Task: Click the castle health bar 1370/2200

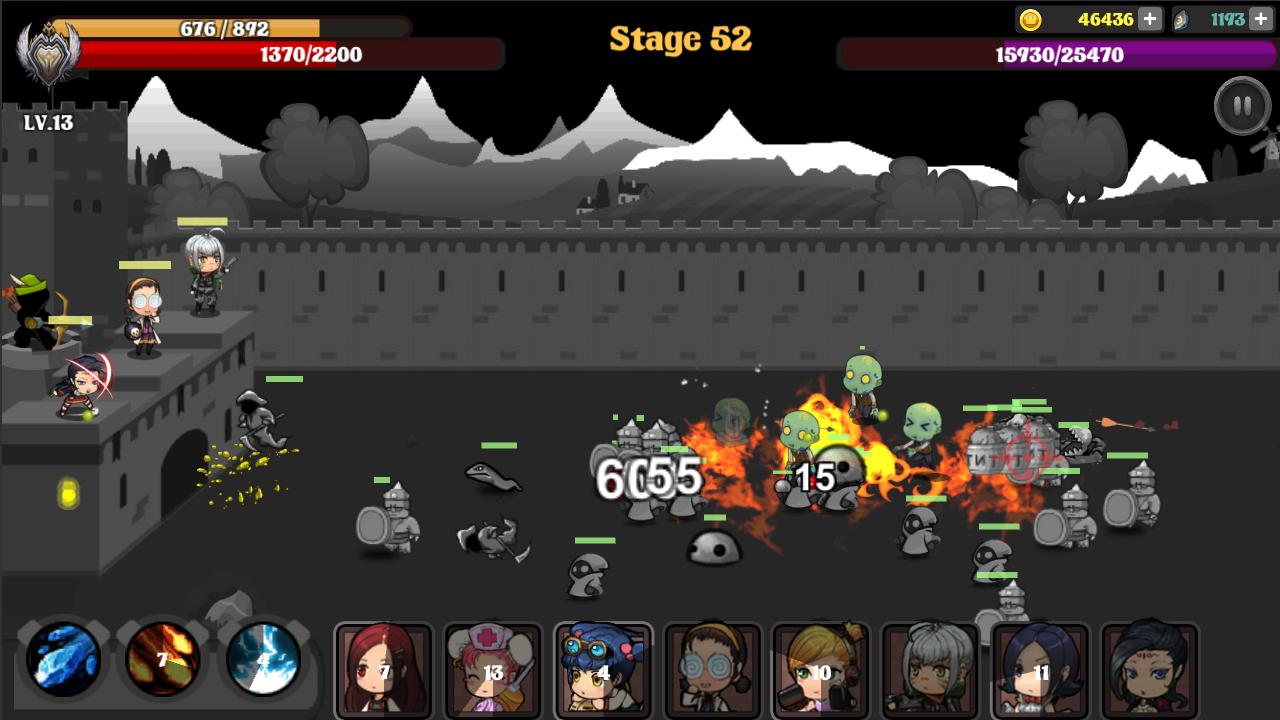Action: 310,53
